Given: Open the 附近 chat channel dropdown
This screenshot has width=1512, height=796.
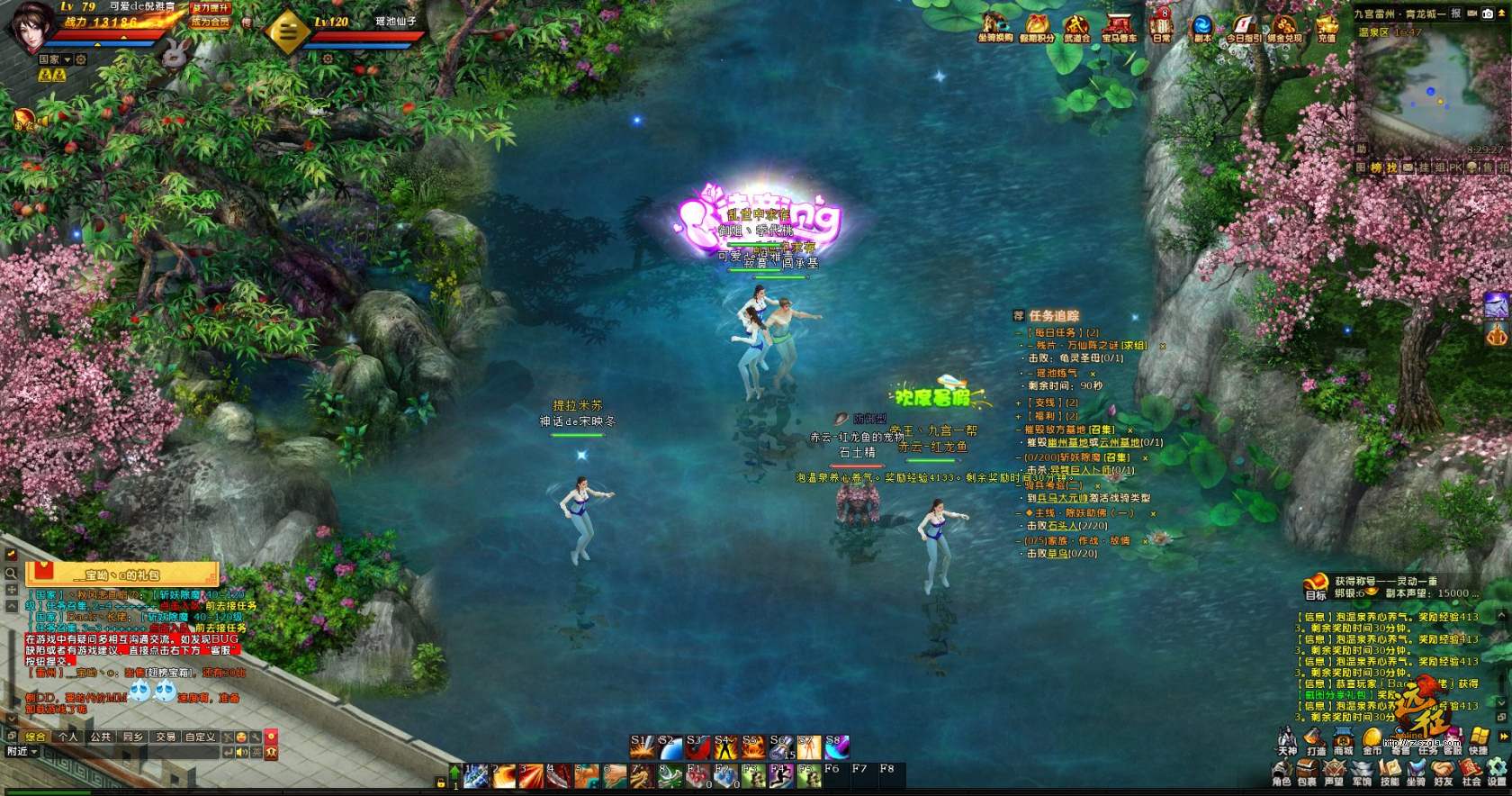Looking at the screenshot, I should click(x=22, y=751).
